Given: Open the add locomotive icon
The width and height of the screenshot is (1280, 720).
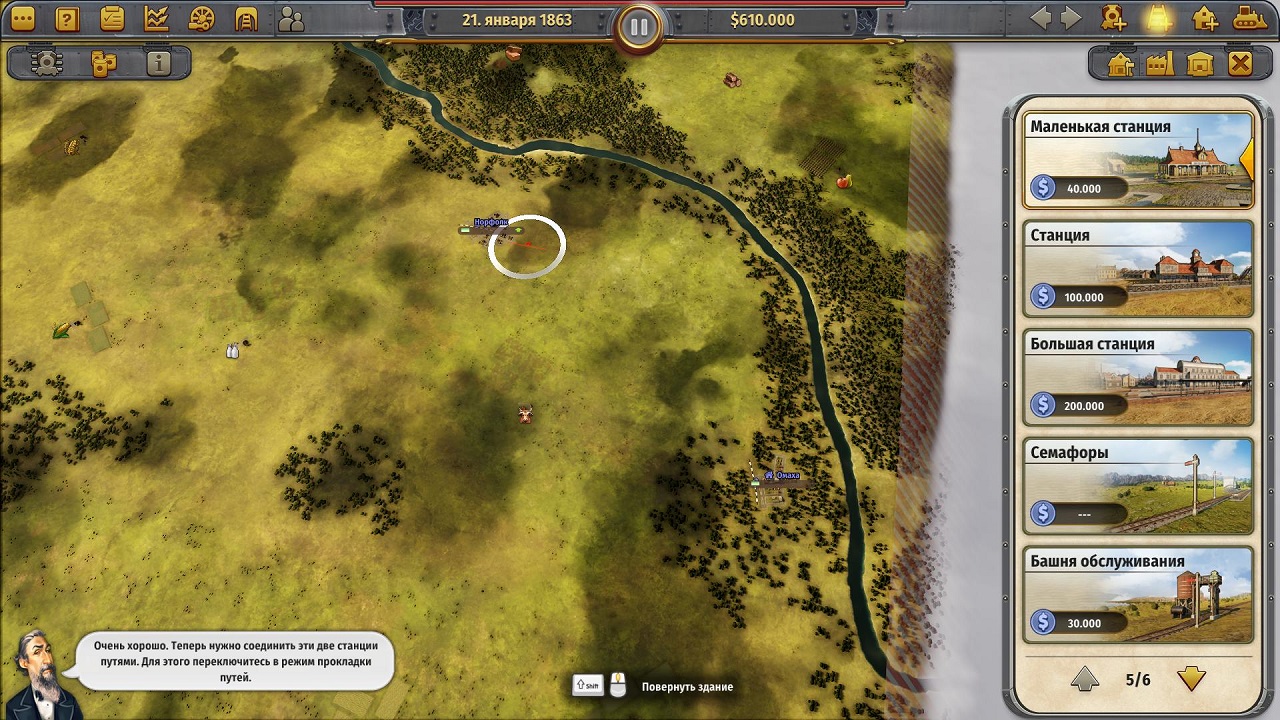Looking at the screenshot, I should 1113,18.
